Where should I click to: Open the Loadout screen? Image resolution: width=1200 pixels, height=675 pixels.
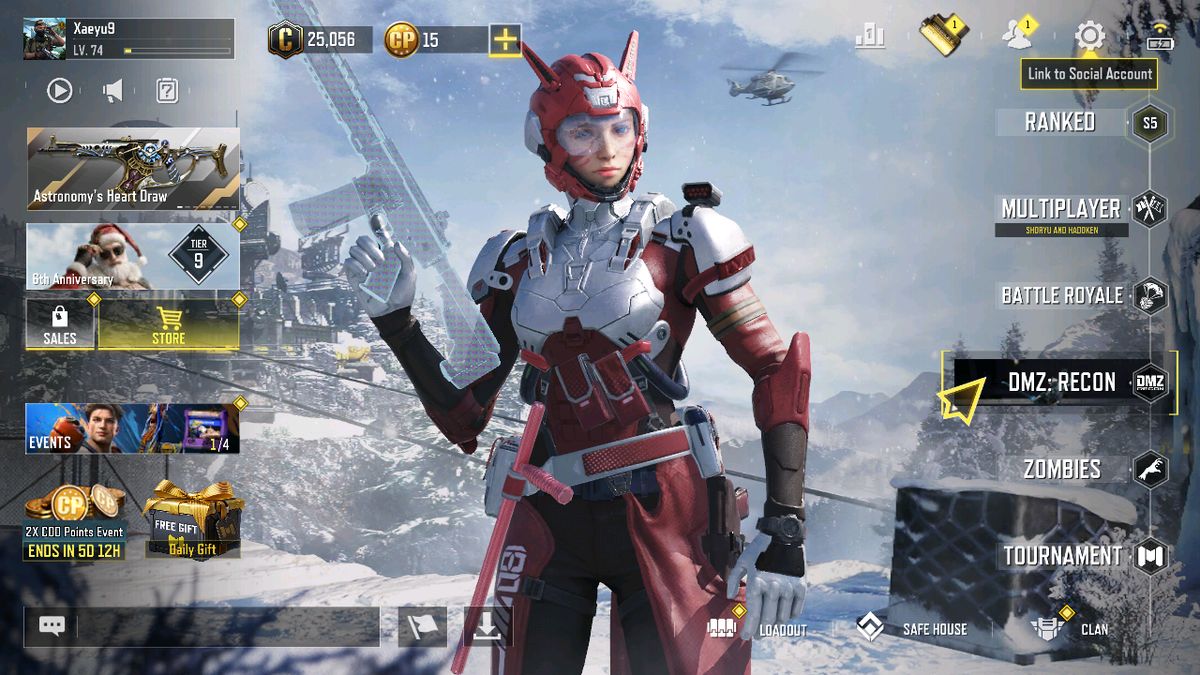(x=757, y=629)
